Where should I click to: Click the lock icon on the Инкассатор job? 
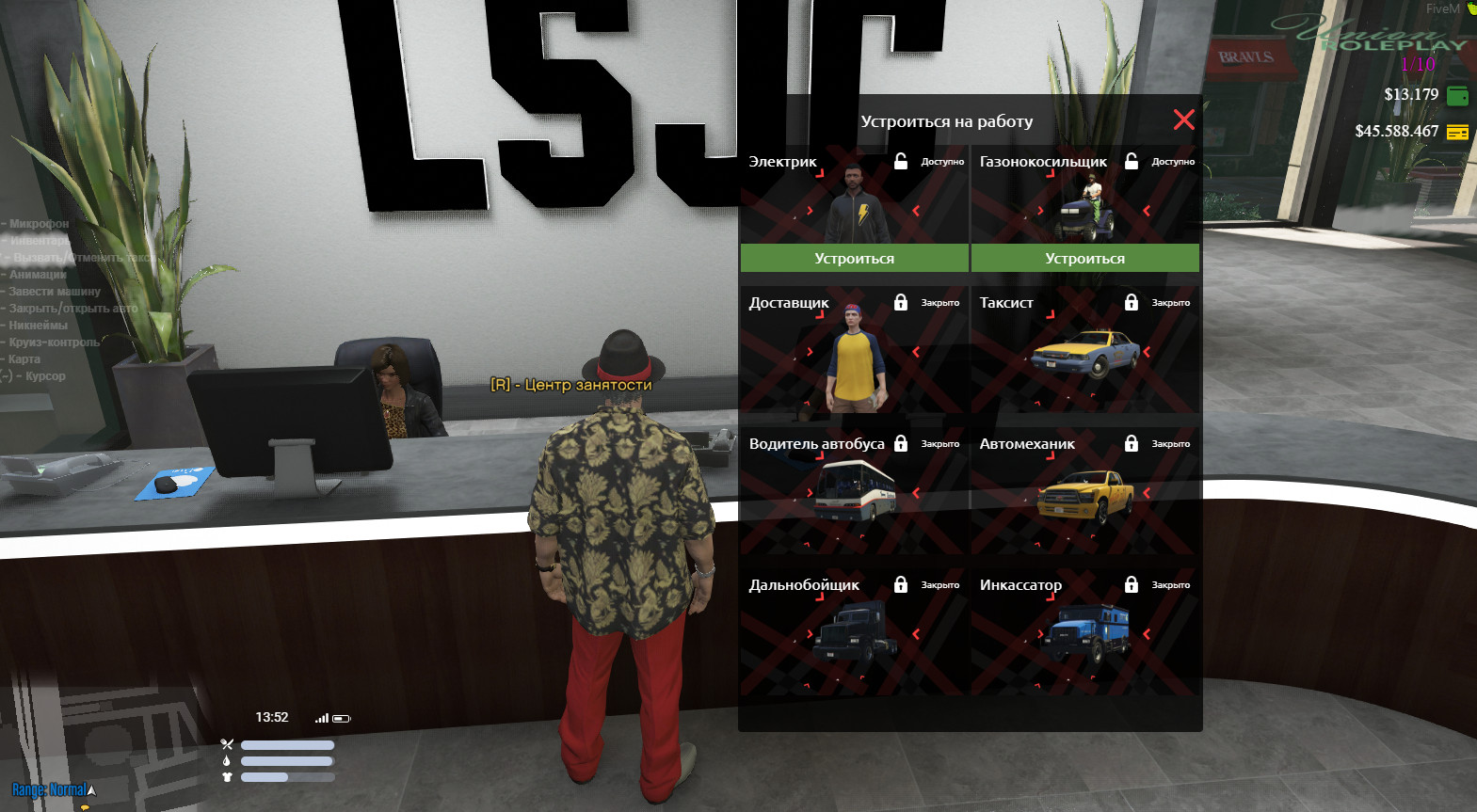click(x=1132, y=584)
